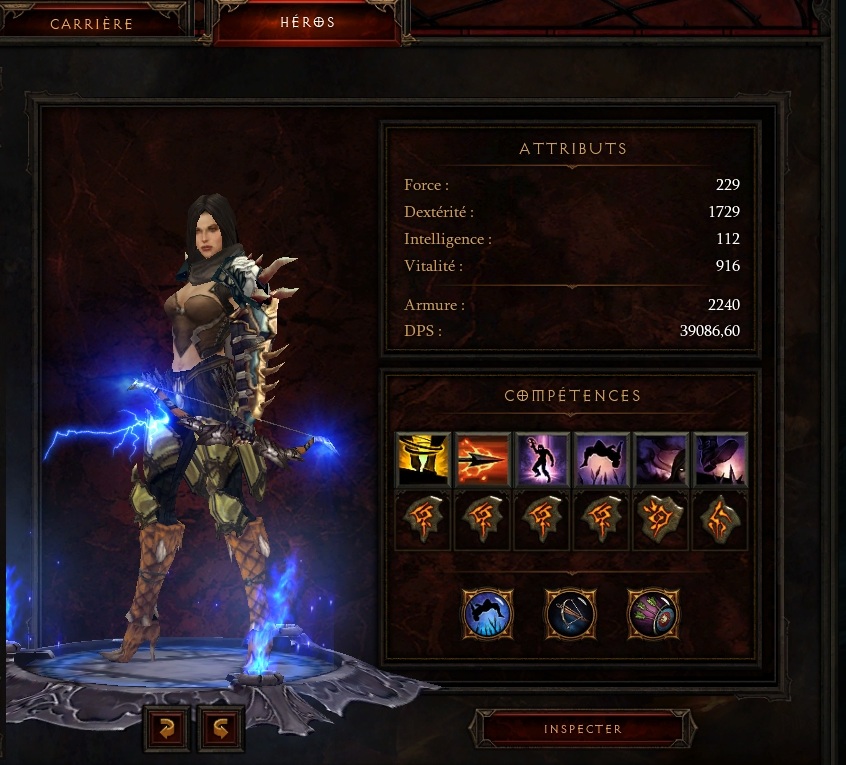The image size is (846, 765).
Task: Open the hooded shadow figure skill
Action: click(660, 459)
